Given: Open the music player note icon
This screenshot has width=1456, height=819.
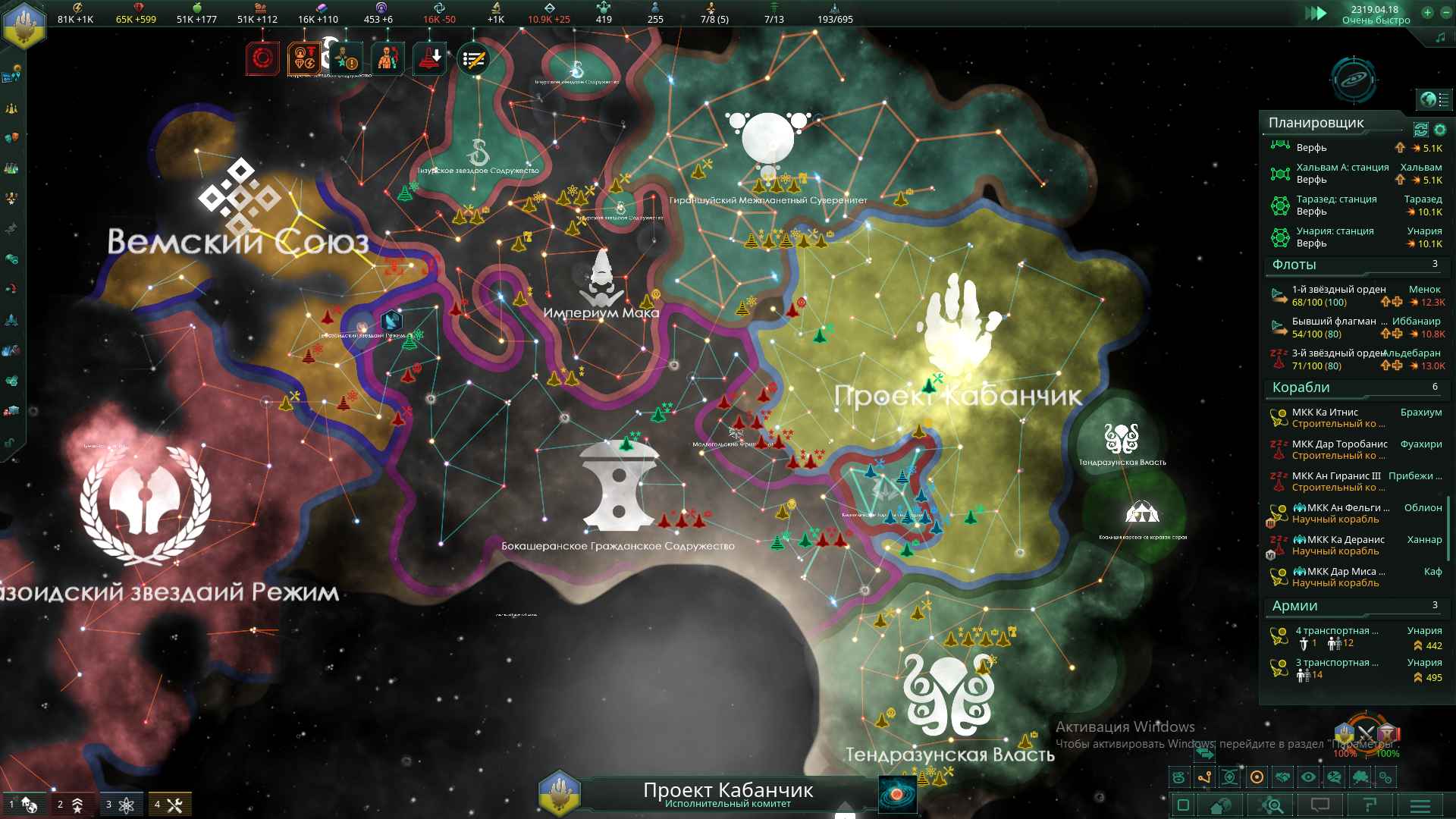Looking at the screenshot, I should click(1440, 37).
